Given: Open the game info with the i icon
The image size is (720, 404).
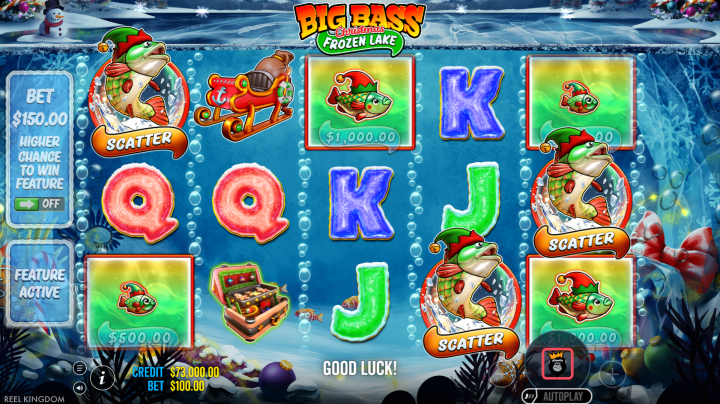Looking at the screenshot, I should pyautogui.click(x=101, y=377).
